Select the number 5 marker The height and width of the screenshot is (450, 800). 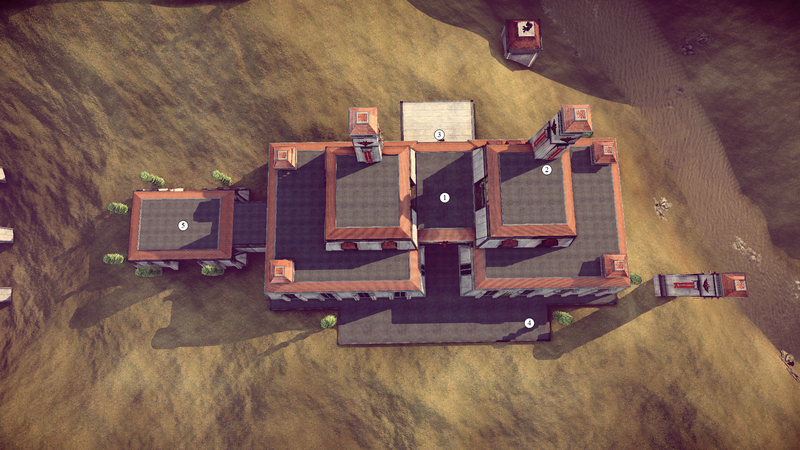(183, 225)
